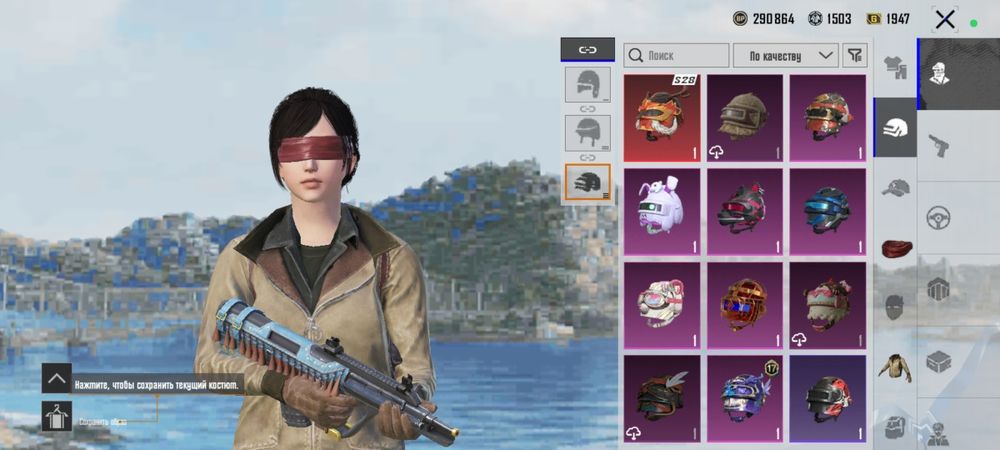
Task: Select the highlighted level 3 helmet slot
Action: tap(588, 183)
